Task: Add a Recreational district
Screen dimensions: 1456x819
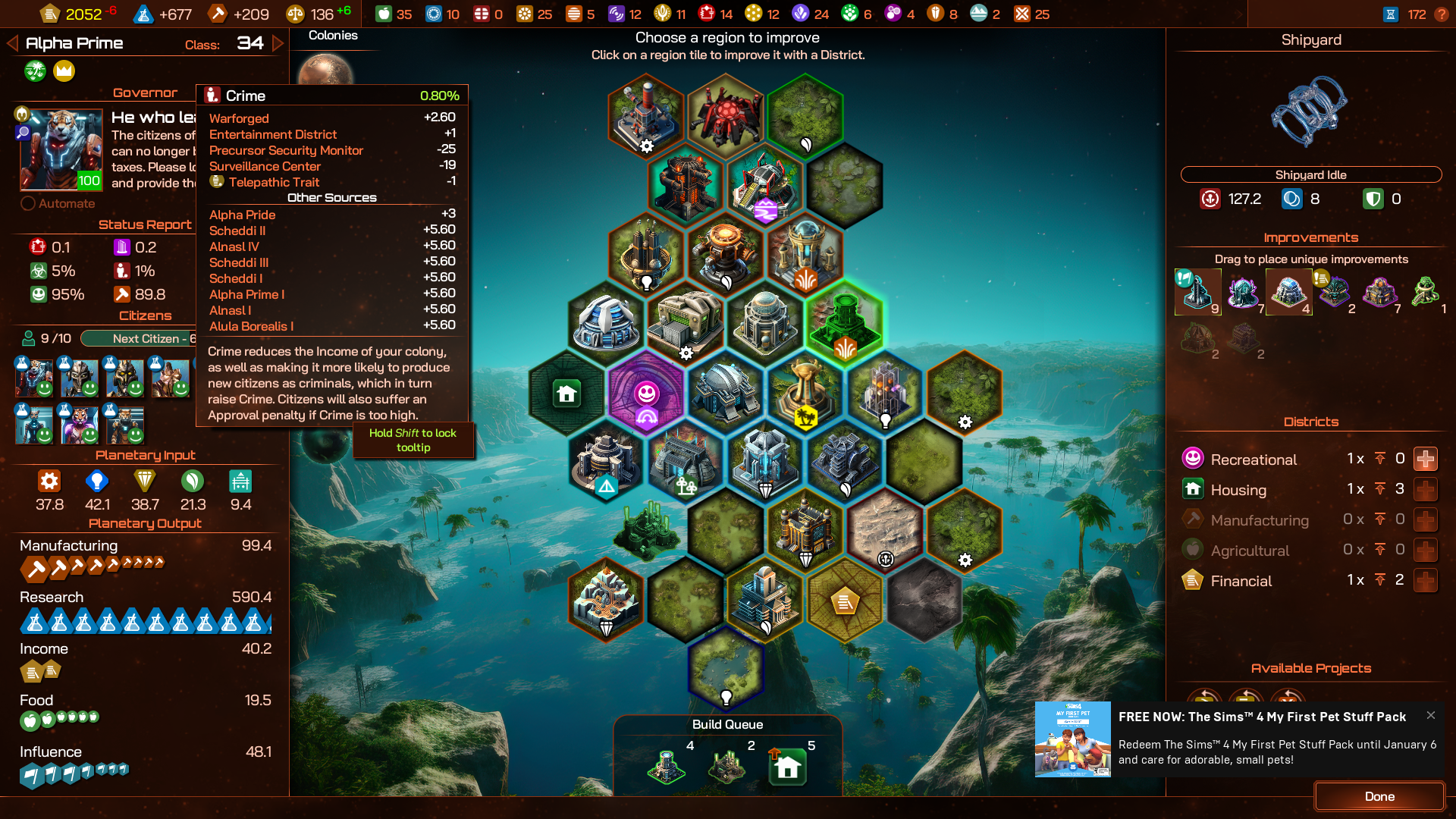Action: pos(1426,459)
